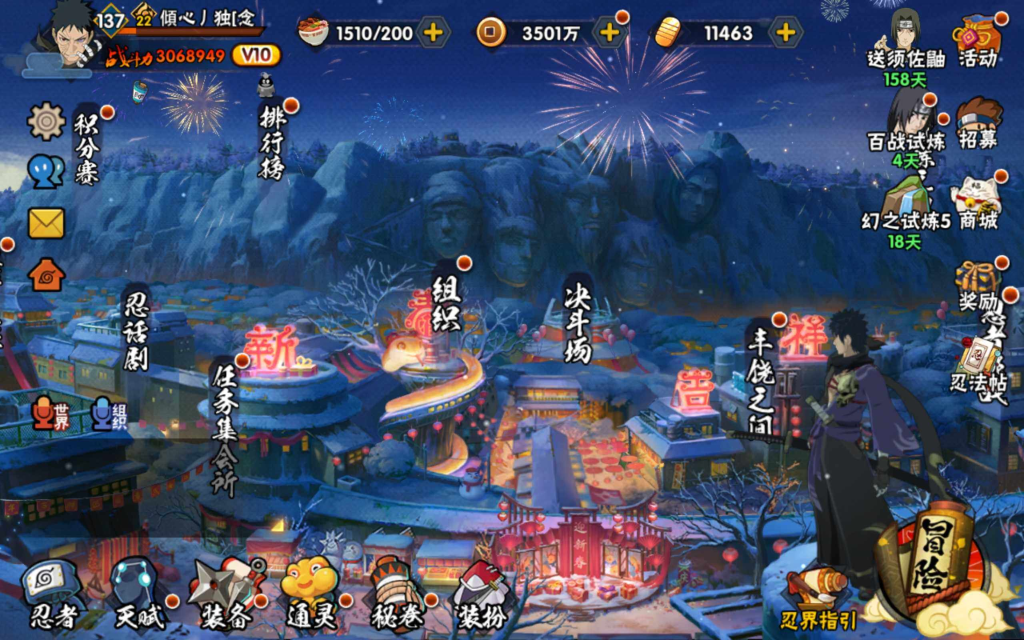
Task: Open the 活动 events menu
Action: point(978,42)
